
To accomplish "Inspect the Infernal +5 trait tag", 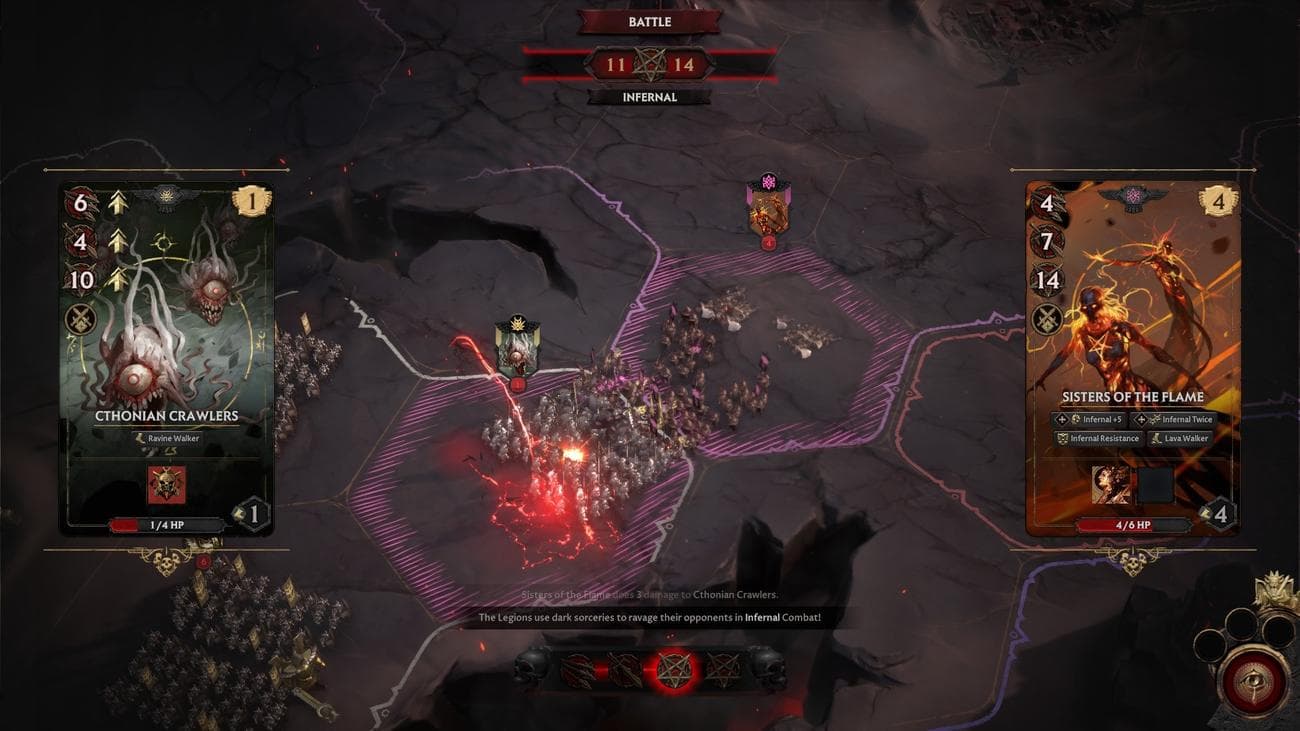I will click(1090, 420).
